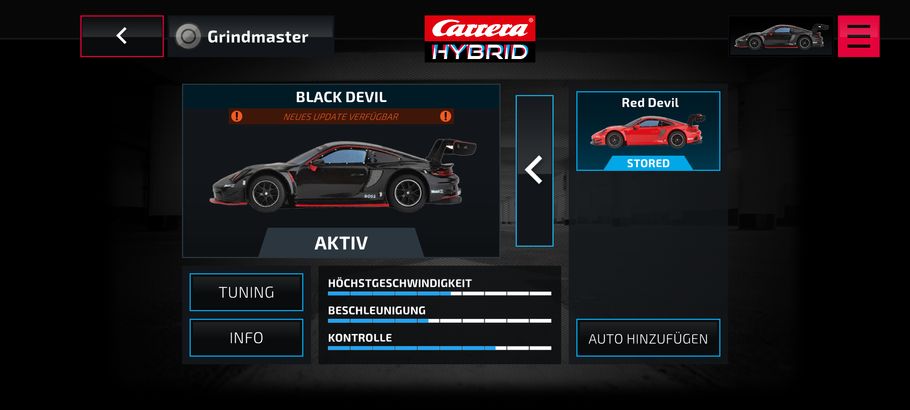Screen dimensions: 910x410
Task: Tap the black car thumbnail in header
Action: (780, 37)
